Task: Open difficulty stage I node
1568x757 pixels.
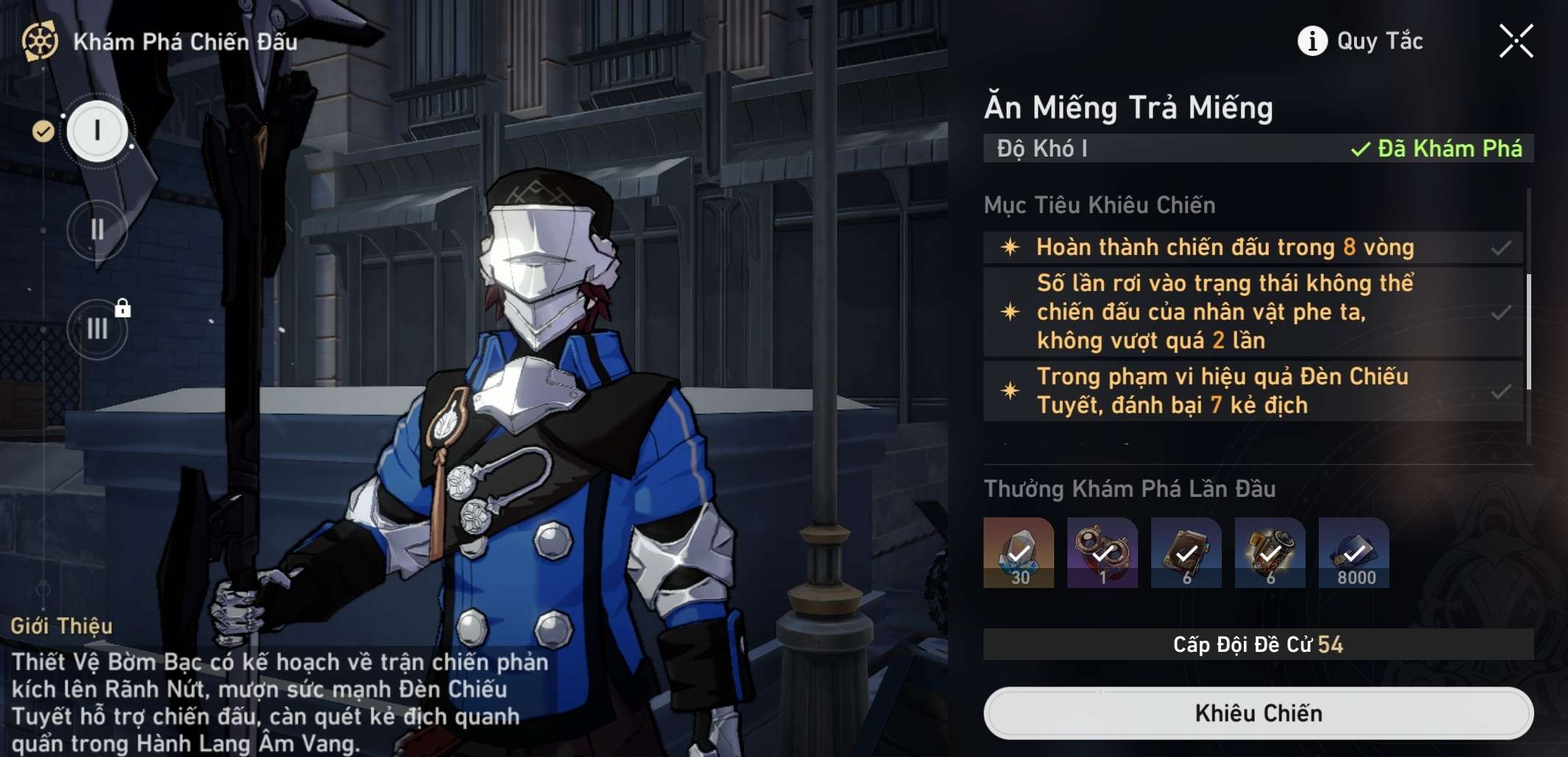Action: [x=98, y=129]
